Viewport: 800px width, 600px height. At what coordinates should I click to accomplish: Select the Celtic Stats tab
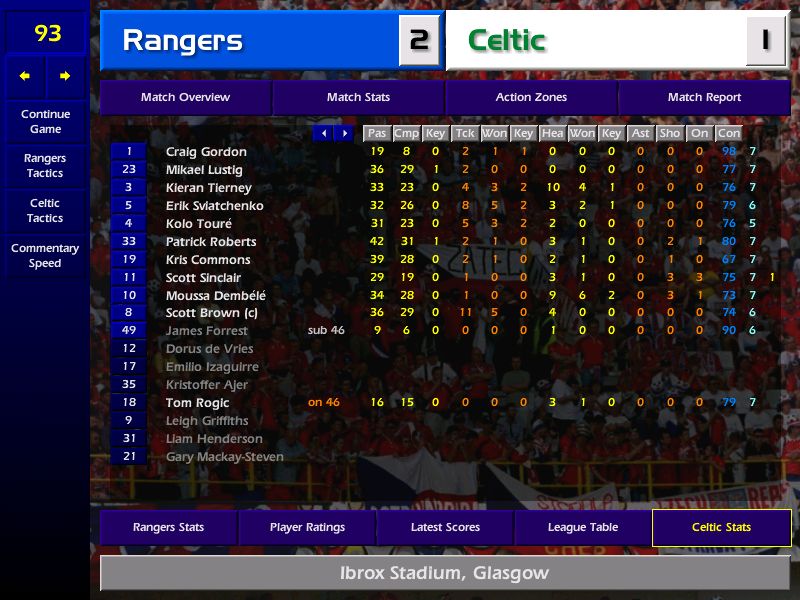click(x=721, y=527)
